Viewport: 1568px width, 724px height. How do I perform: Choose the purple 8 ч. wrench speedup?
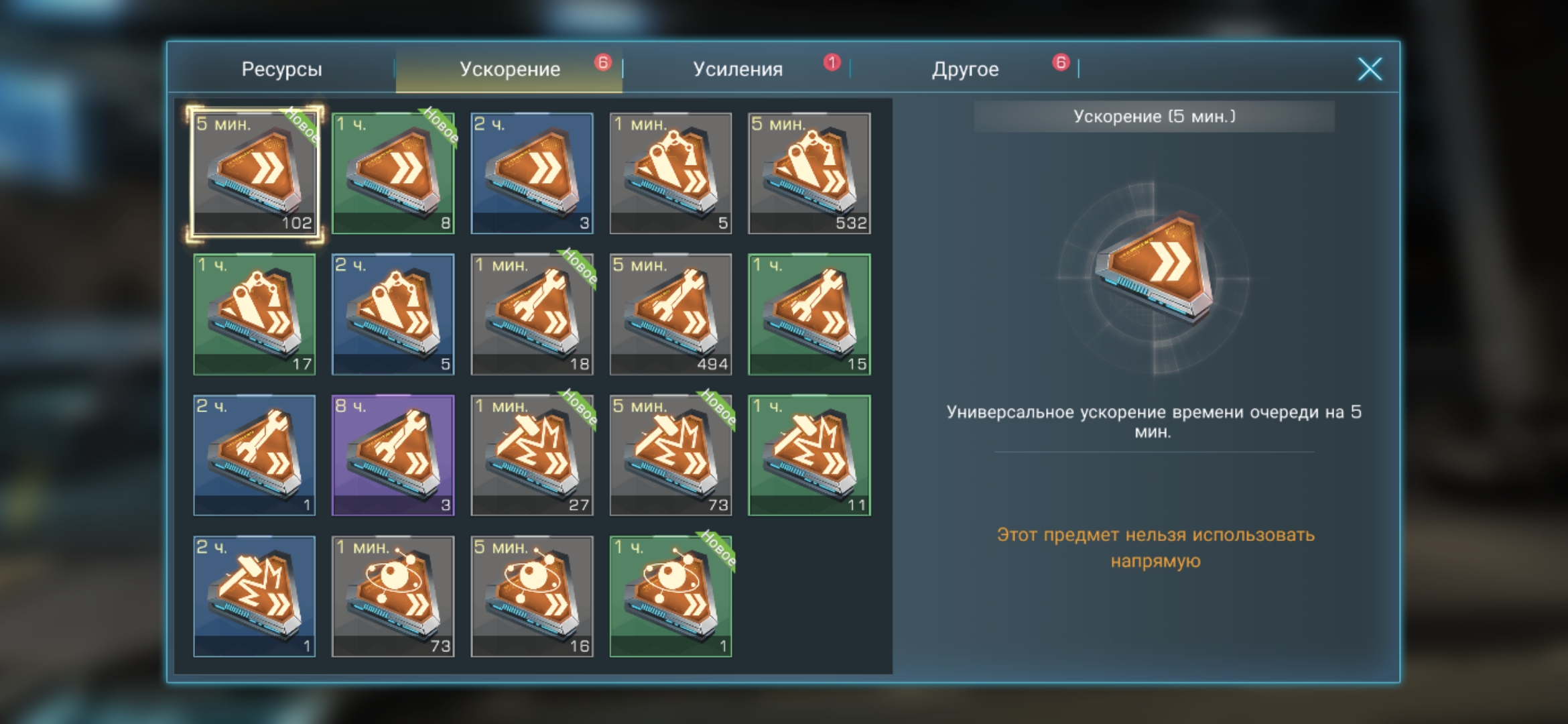393,455
